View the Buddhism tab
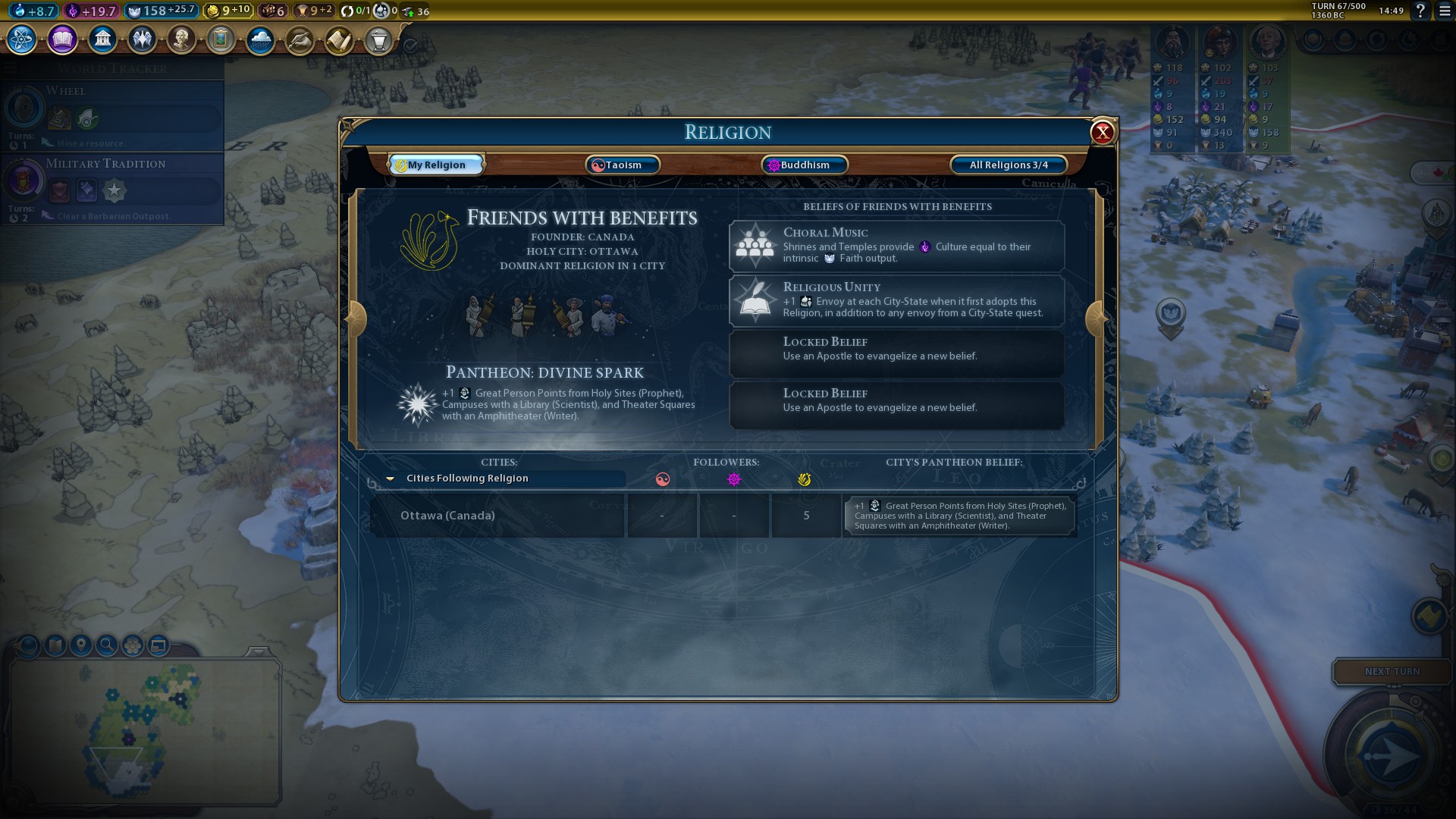 804,165
